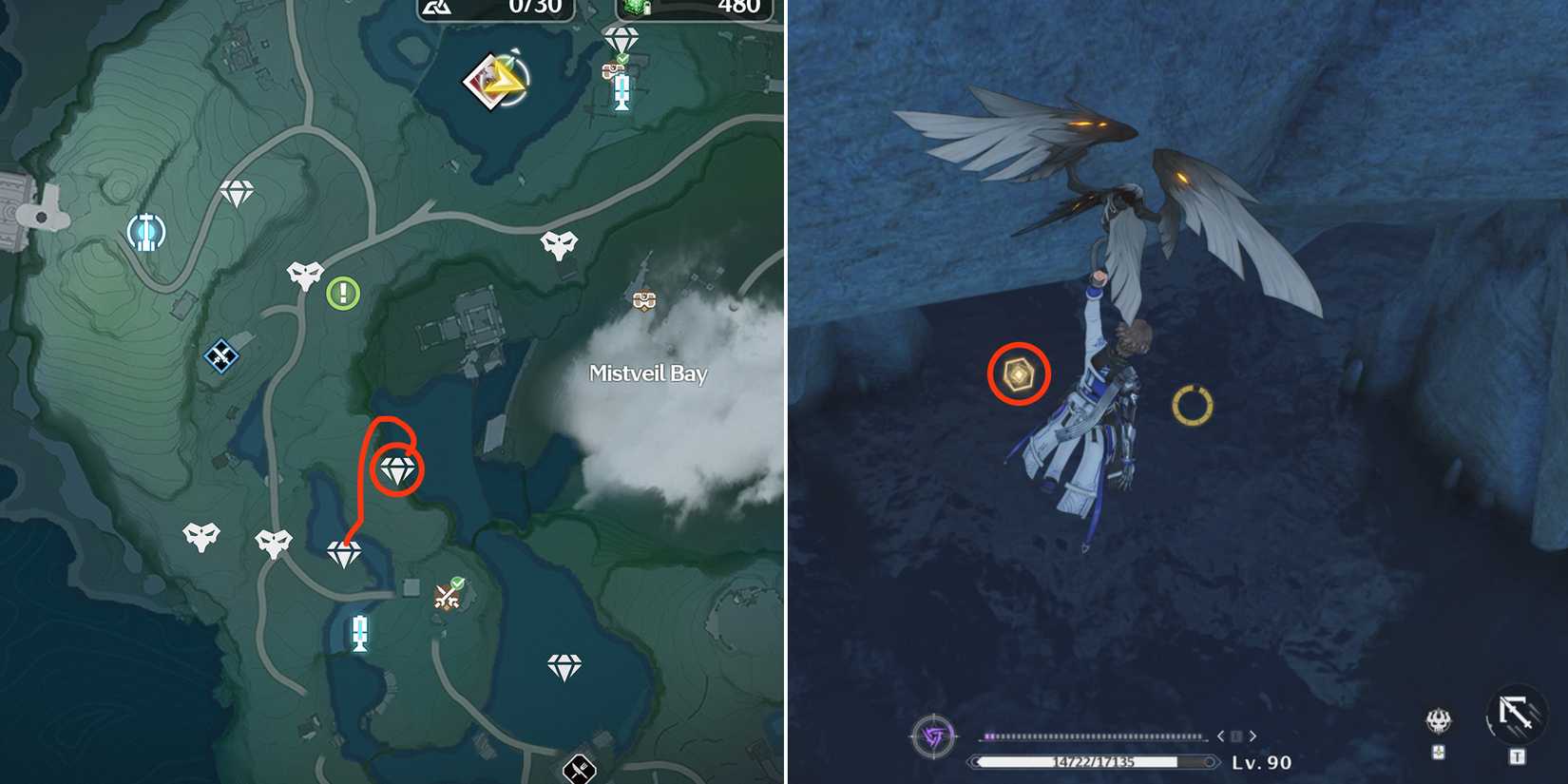Select the blue diamond puzzle icon on the map
This screenshot has height=784, width=1568.
tap(220, 357)
